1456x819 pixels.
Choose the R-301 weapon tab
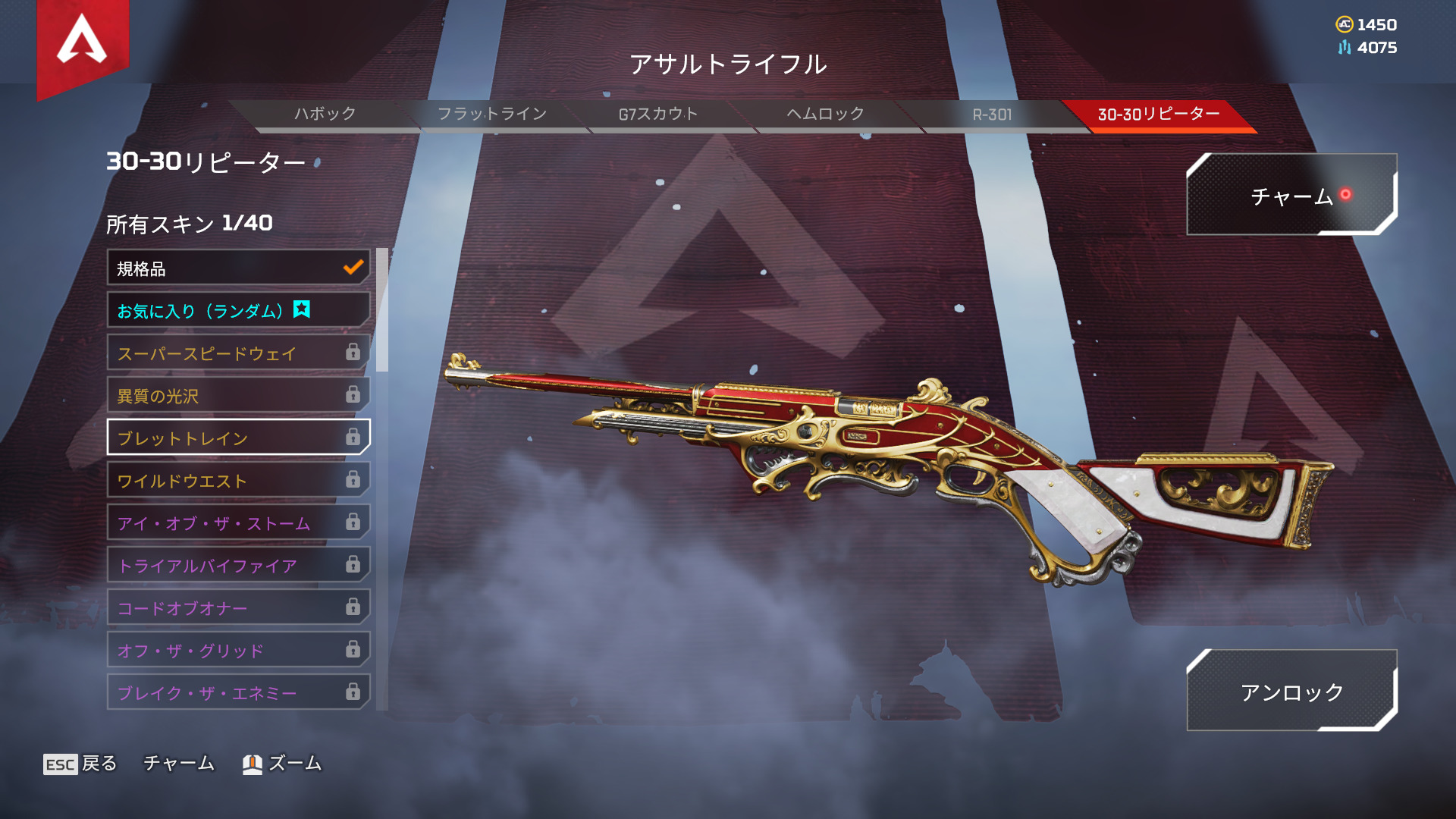coord(992,115)
